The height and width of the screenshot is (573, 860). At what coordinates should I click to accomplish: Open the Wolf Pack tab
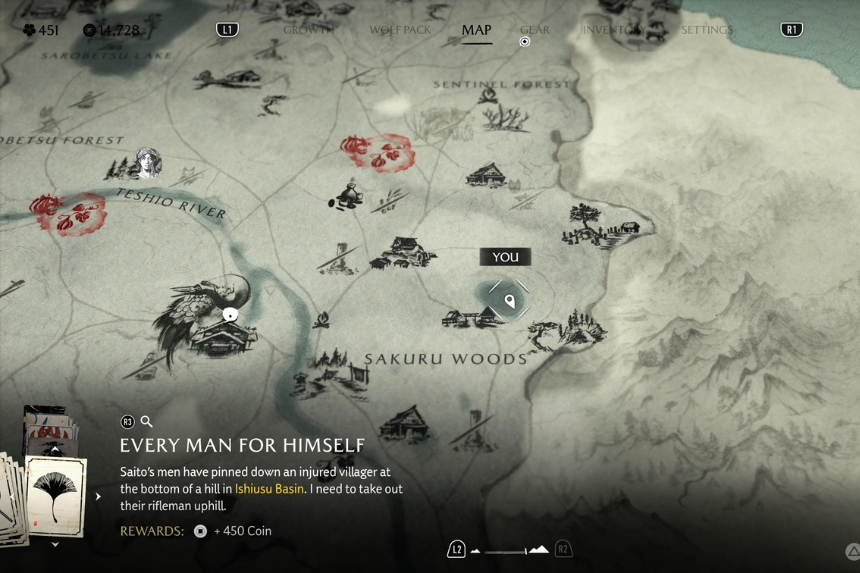[x=400, y=30]
